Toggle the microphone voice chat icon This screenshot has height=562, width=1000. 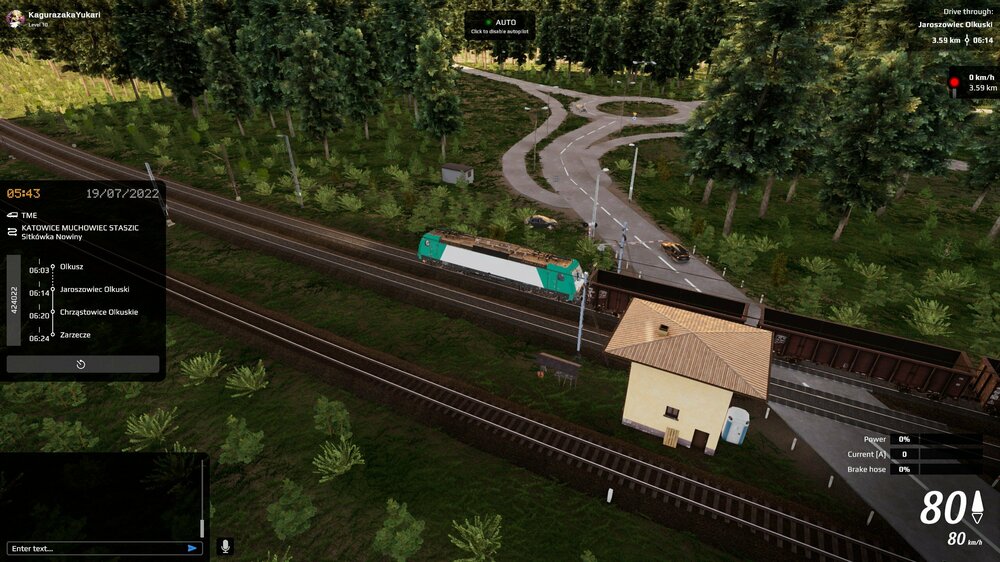pos(225,546)
